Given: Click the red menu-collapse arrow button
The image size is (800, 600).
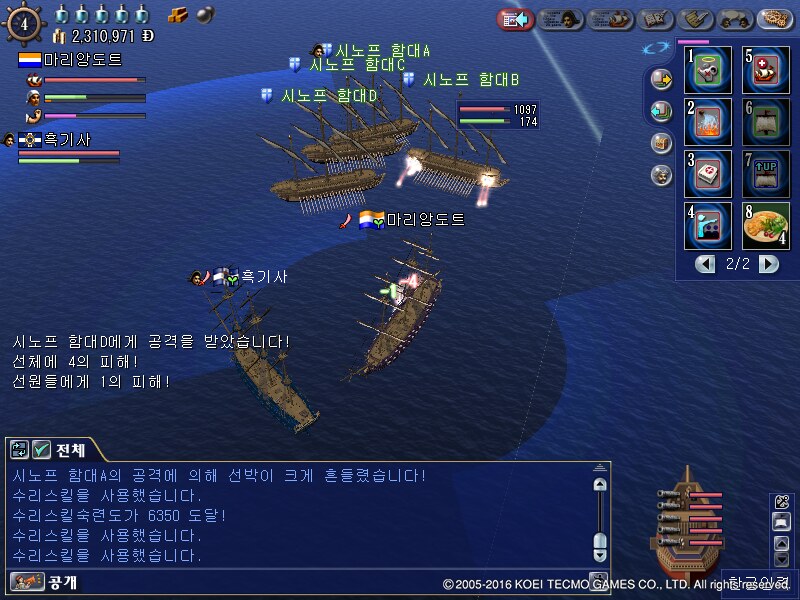Looking at the screenshot, I should (515, 19).
